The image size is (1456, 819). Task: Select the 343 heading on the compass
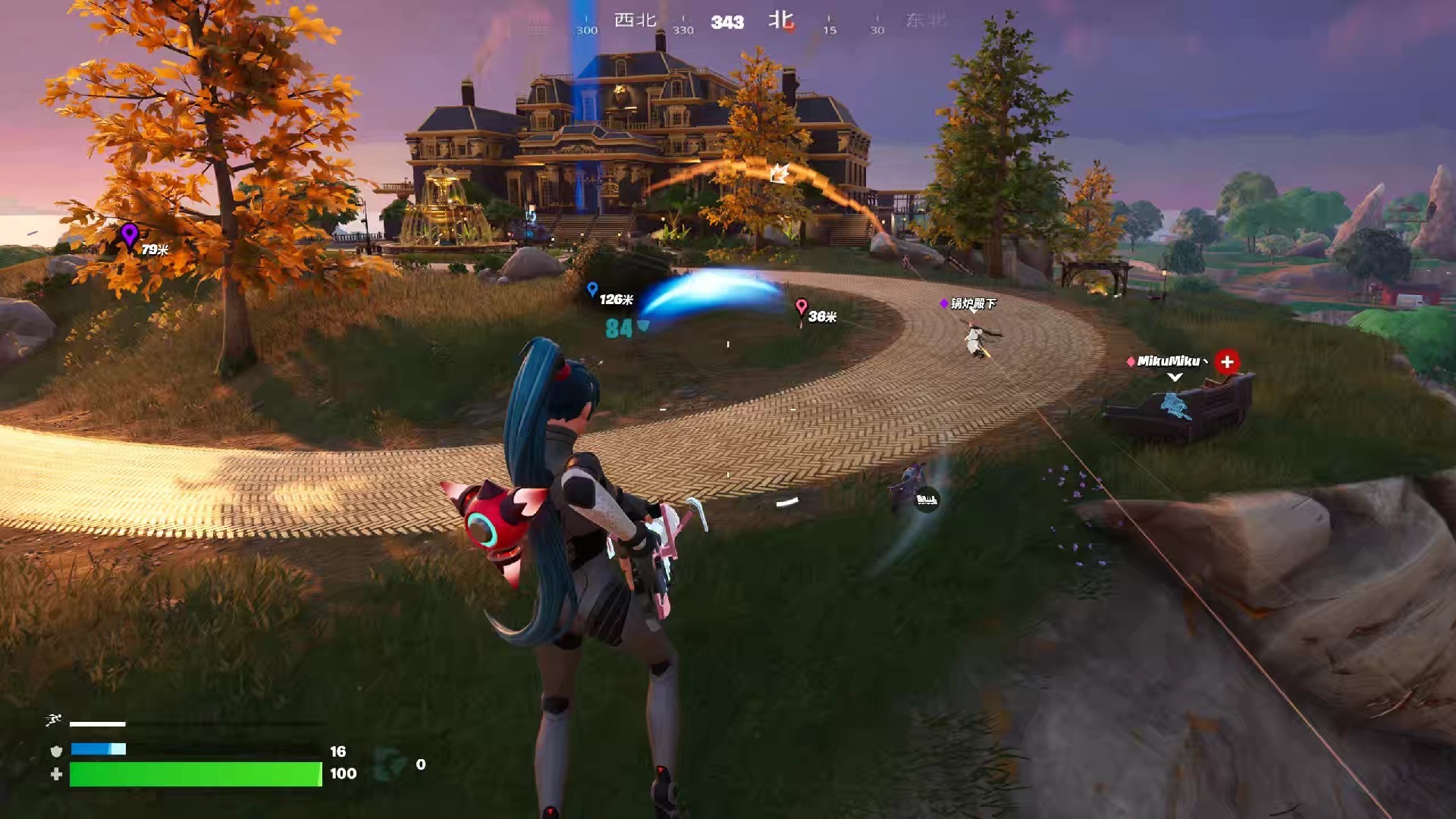click(728, 21)
